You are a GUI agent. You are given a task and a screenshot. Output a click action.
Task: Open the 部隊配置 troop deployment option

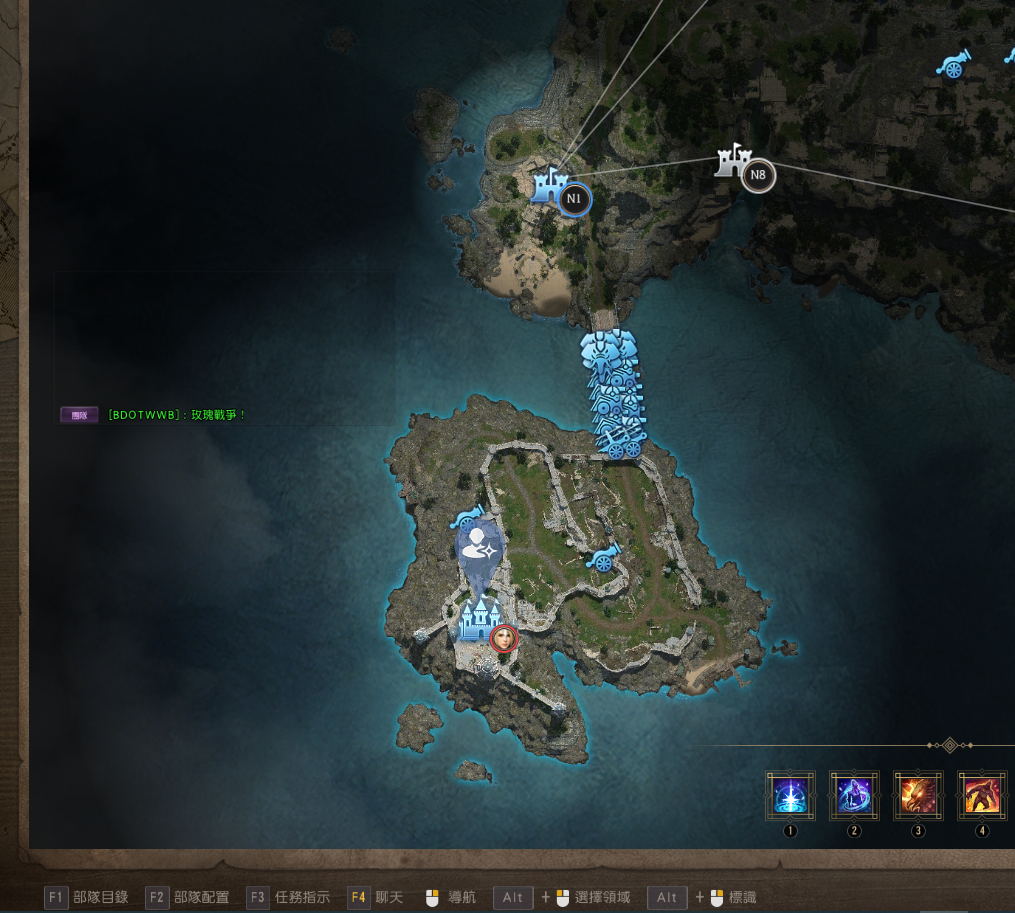188,897
